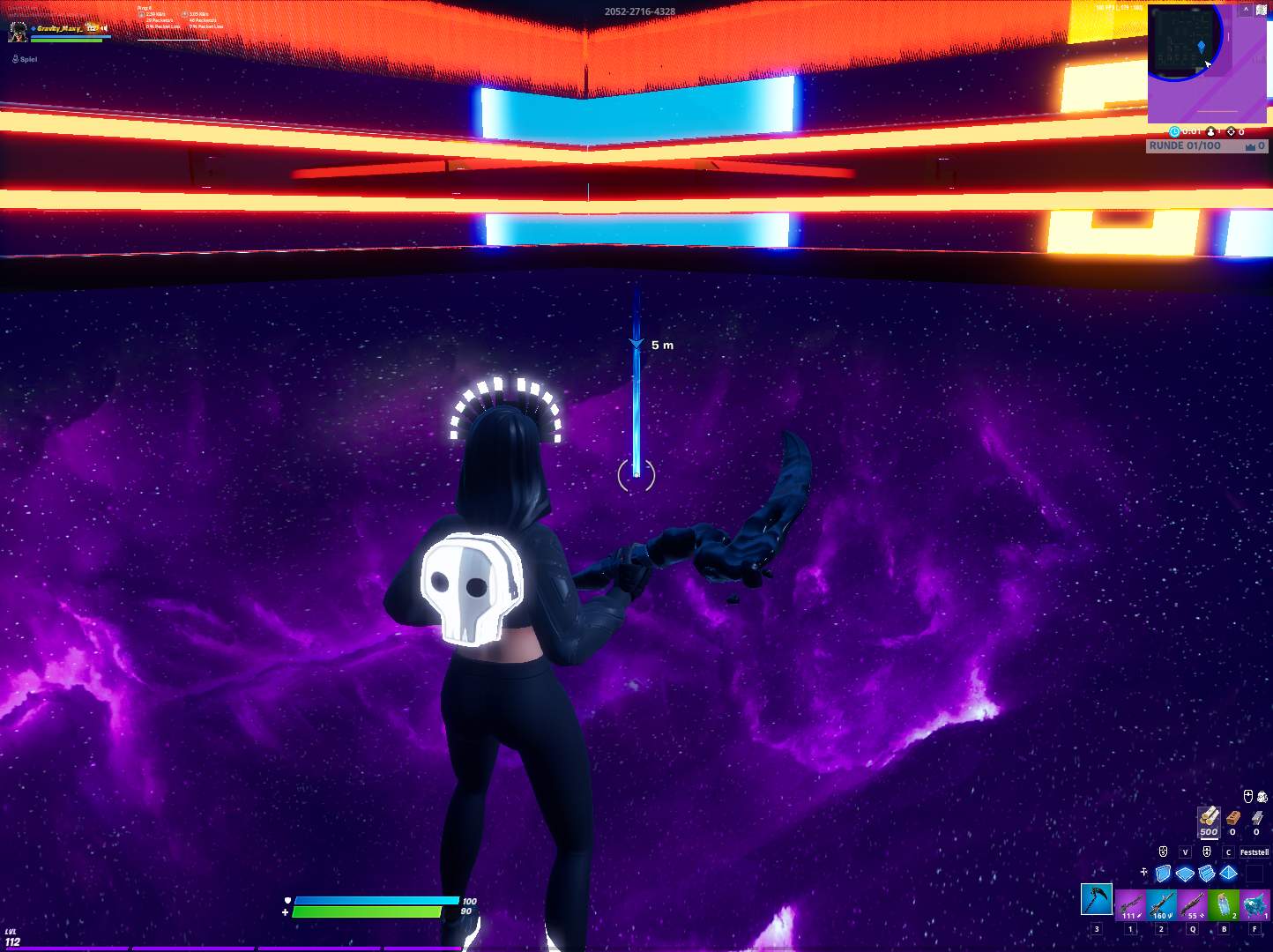1273x952 pixels.
Task: Expand the minimap via its chevron arrow
Action: 1246,10
